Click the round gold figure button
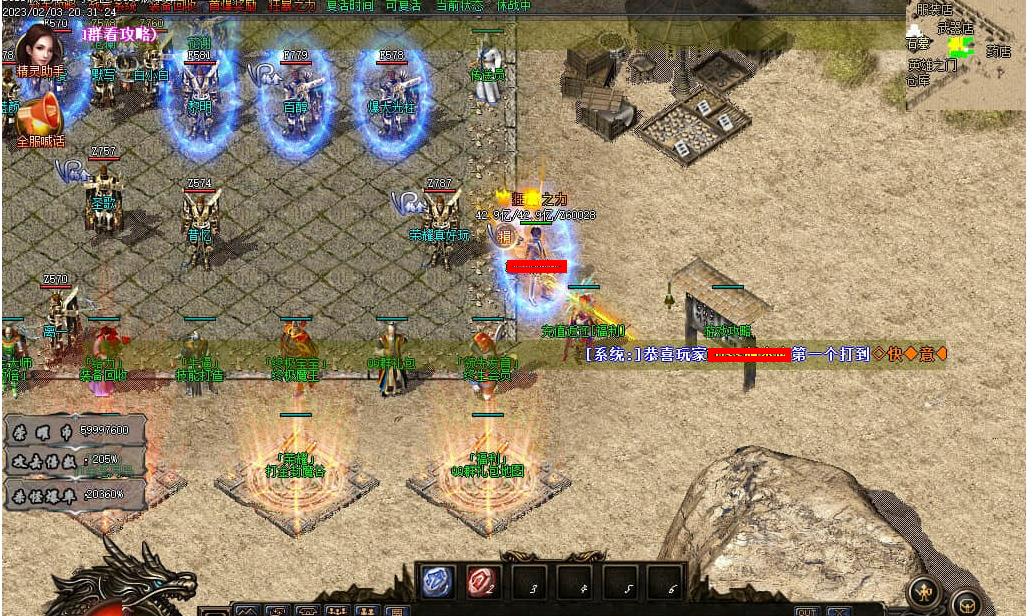 925,592
